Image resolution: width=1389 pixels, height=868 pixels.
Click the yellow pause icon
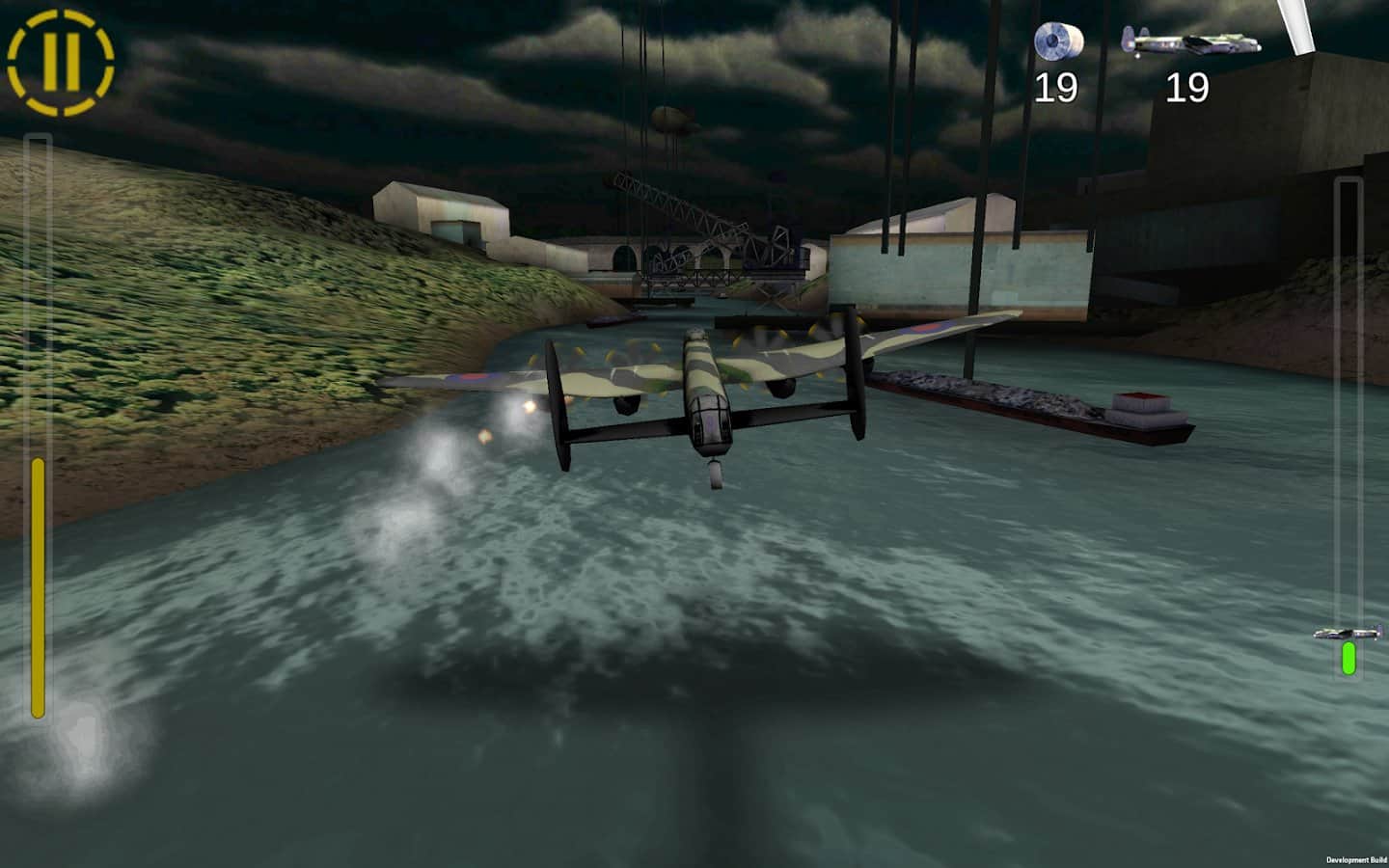coord(60,60)
